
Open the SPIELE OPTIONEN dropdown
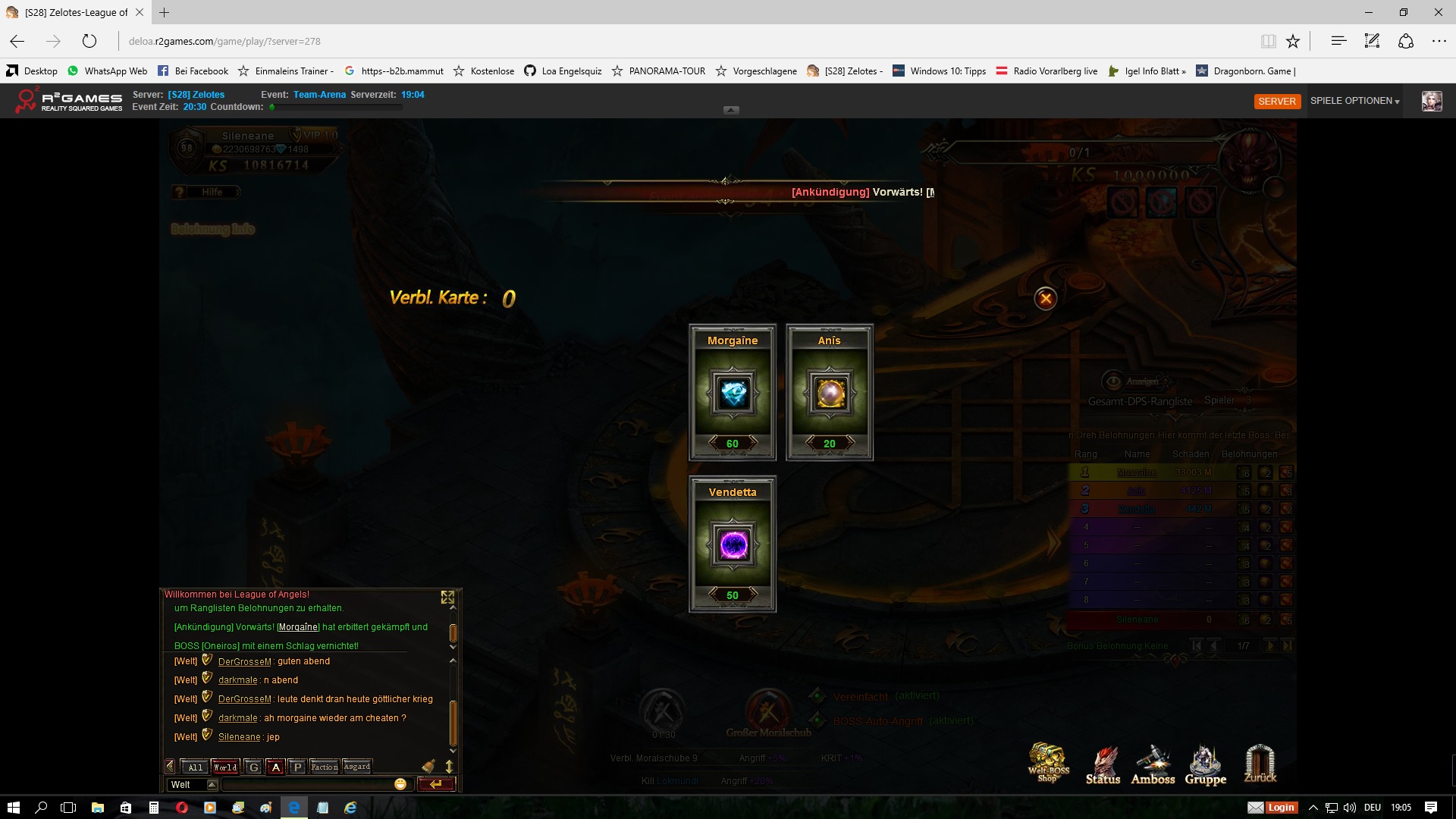1354,101
